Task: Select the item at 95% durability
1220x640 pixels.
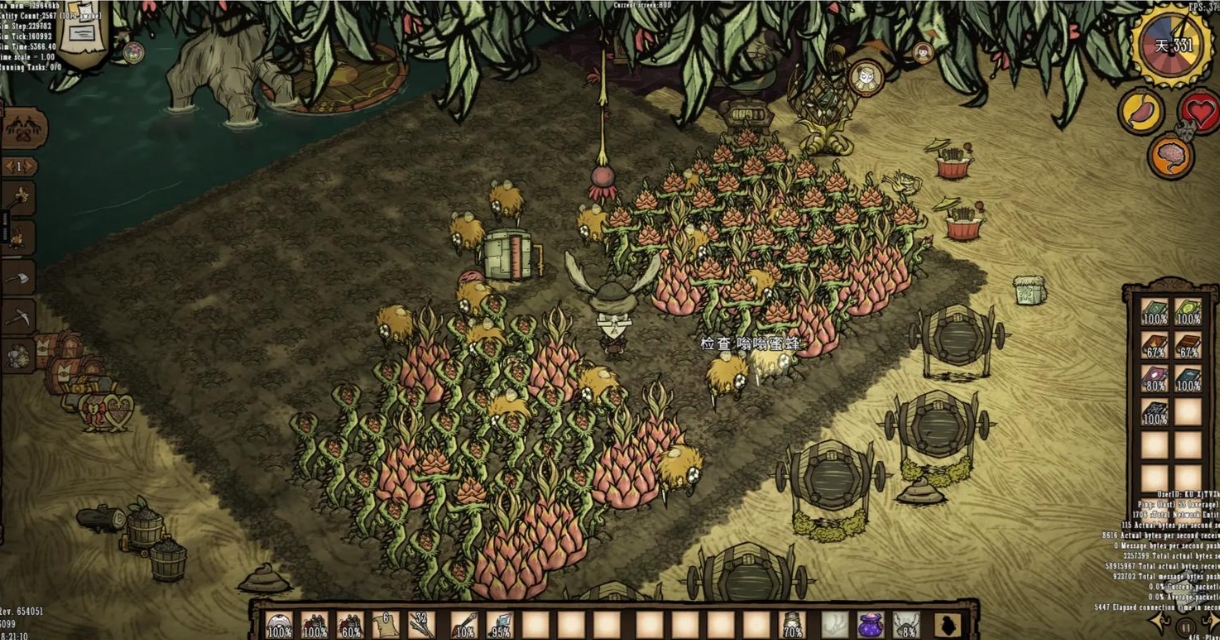Action: point(499,625)
